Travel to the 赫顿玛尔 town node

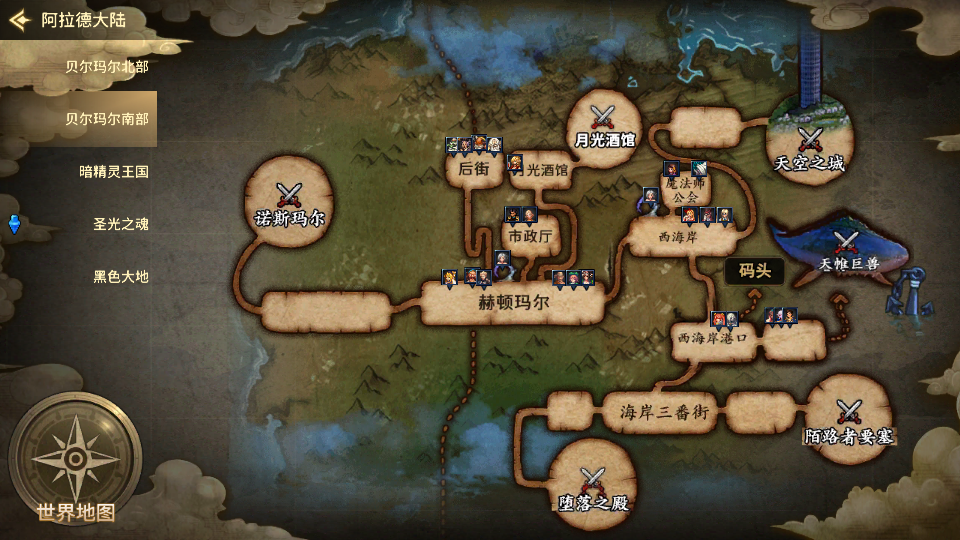tap(513, 303)
